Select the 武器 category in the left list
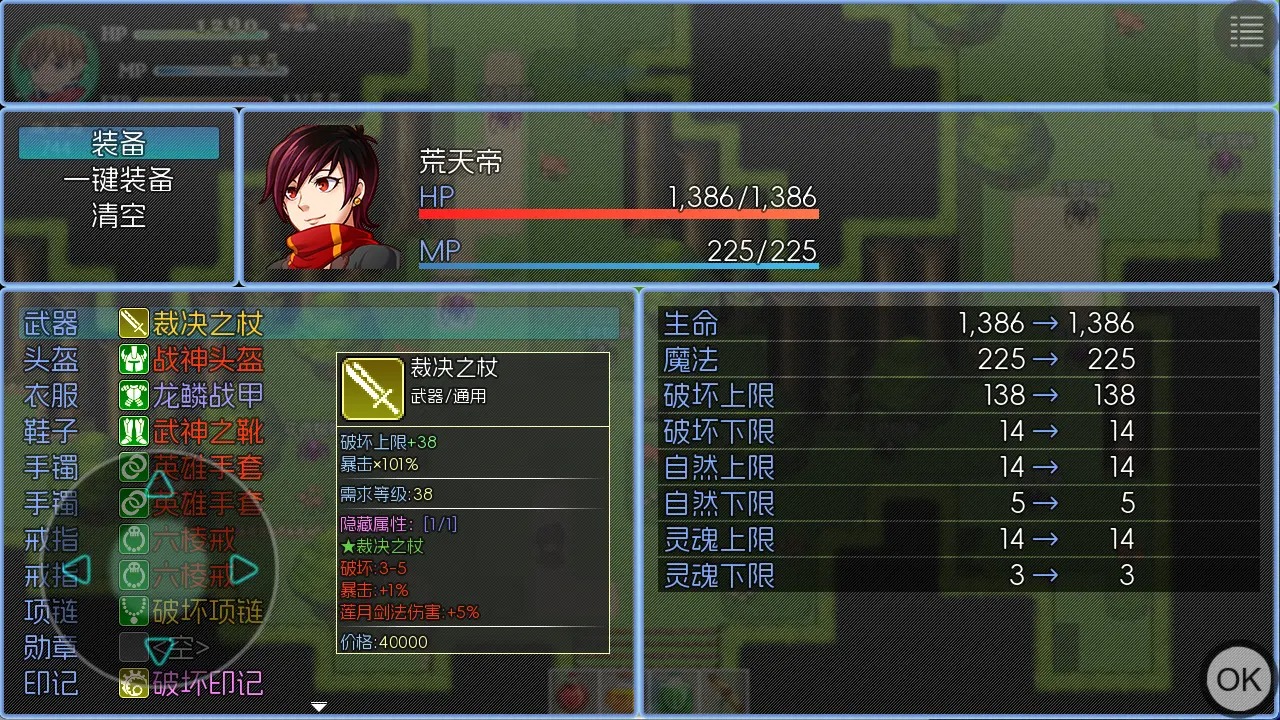Screen dimensions: 1280x720 (50, 322)
